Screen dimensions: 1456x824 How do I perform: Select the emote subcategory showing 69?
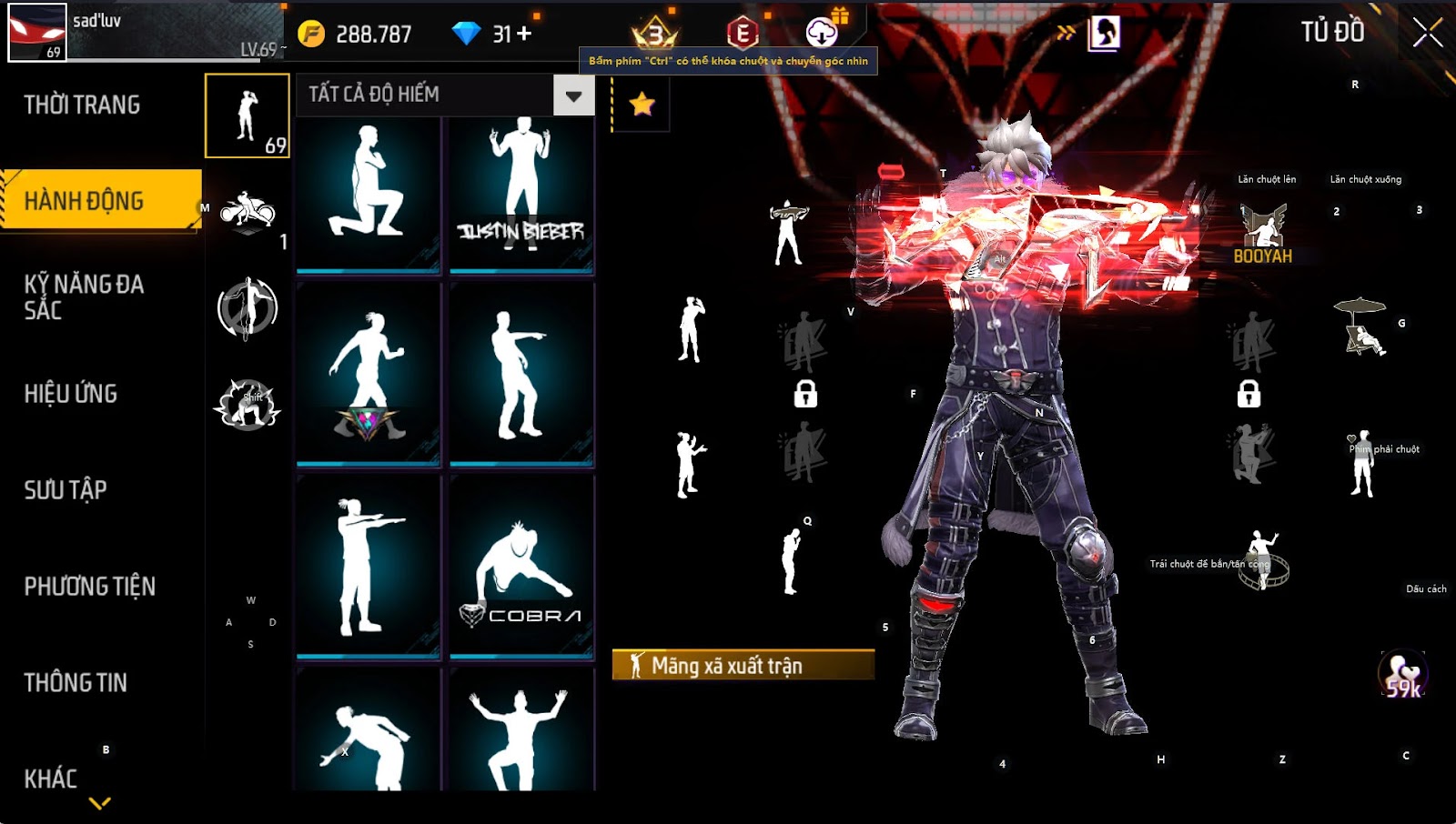(x=248, y=116)
